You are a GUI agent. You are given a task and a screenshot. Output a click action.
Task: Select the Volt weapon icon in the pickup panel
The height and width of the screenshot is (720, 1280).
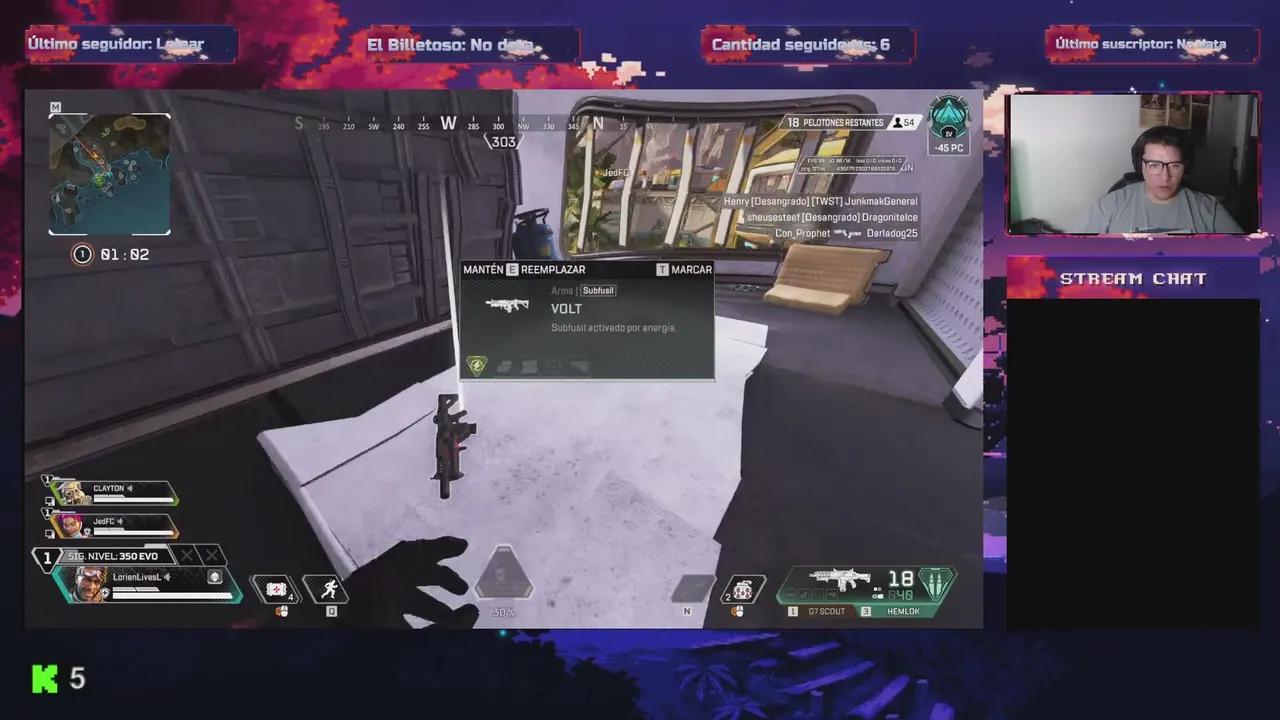coord(507,305)
